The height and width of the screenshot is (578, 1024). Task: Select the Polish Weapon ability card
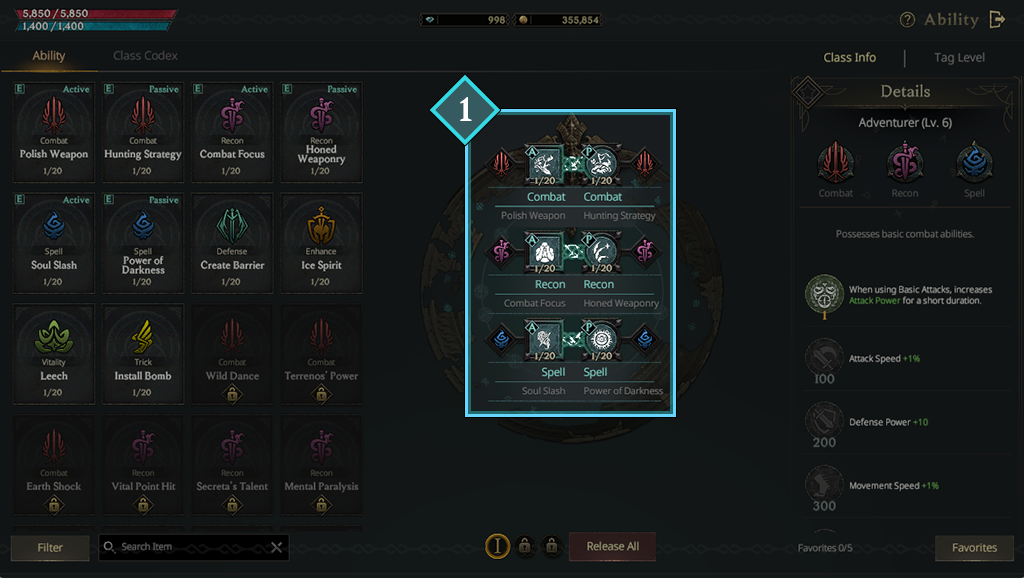54,132
